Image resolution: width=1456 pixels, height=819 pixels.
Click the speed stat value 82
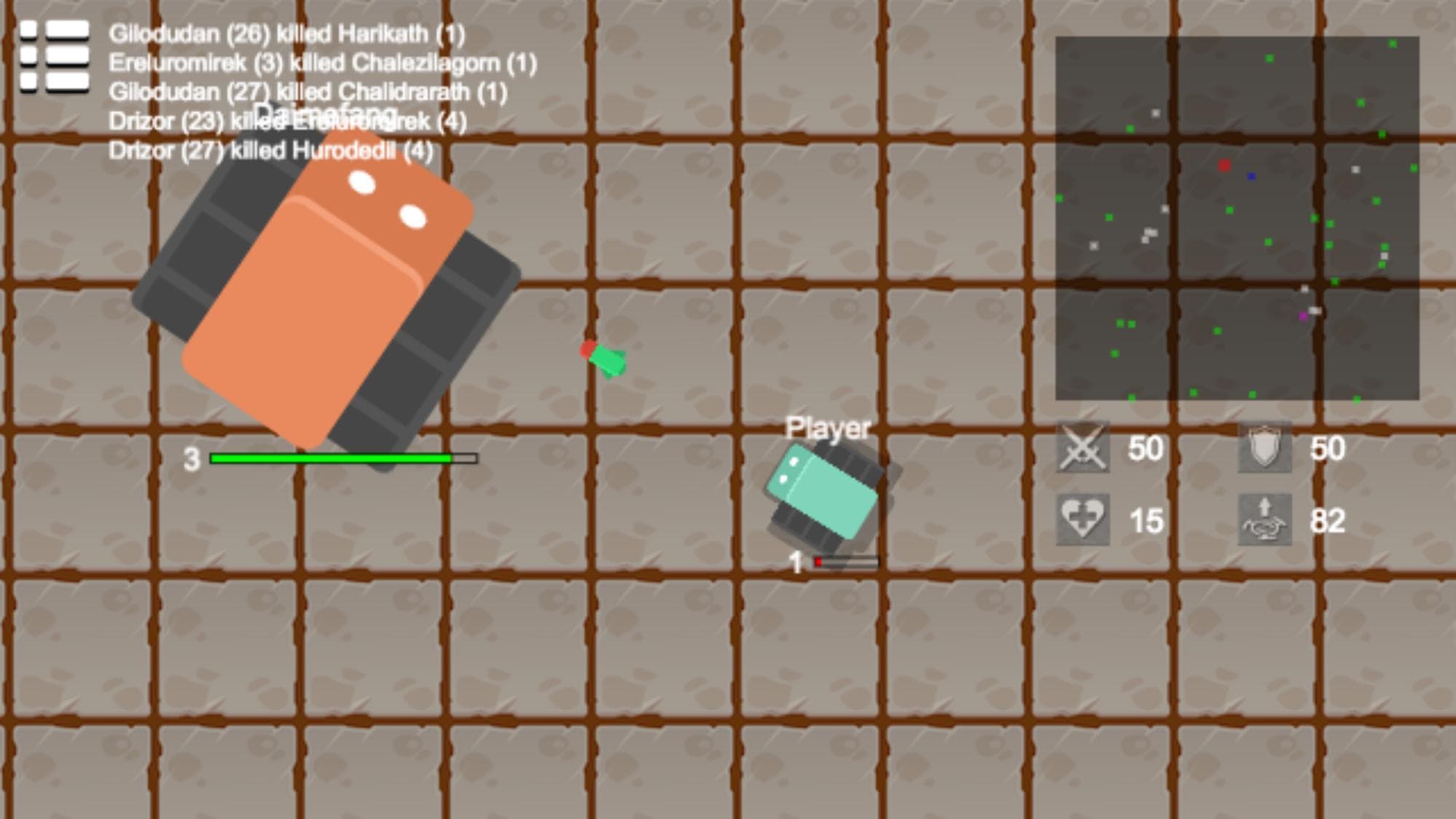click(1330, 522)
